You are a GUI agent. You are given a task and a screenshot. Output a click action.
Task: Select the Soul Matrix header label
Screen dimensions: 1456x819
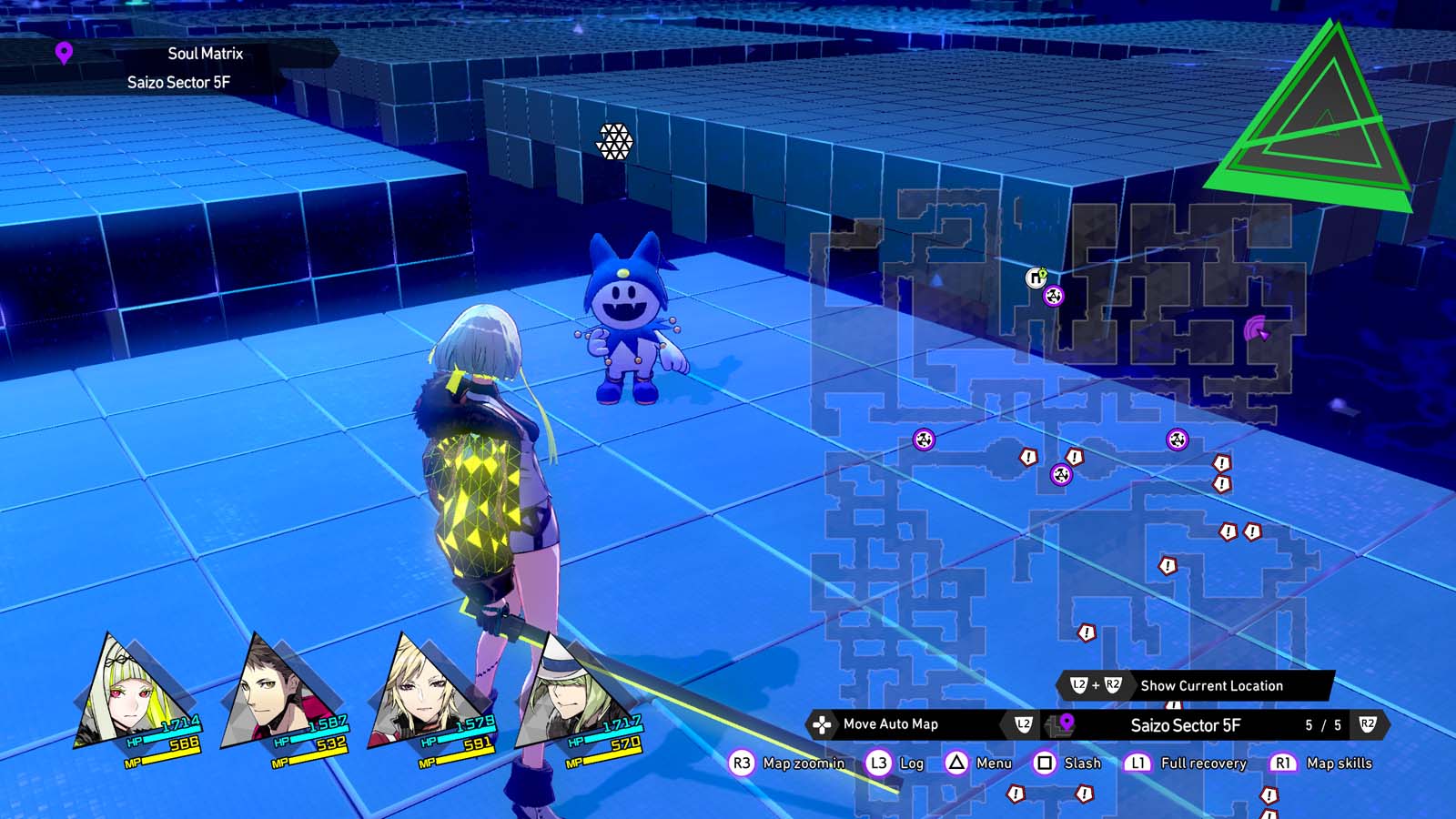204,54
